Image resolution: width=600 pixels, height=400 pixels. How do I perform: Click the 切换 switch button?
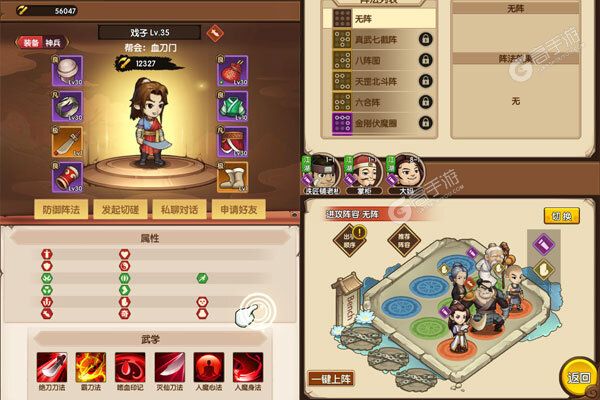pos(562,216)
